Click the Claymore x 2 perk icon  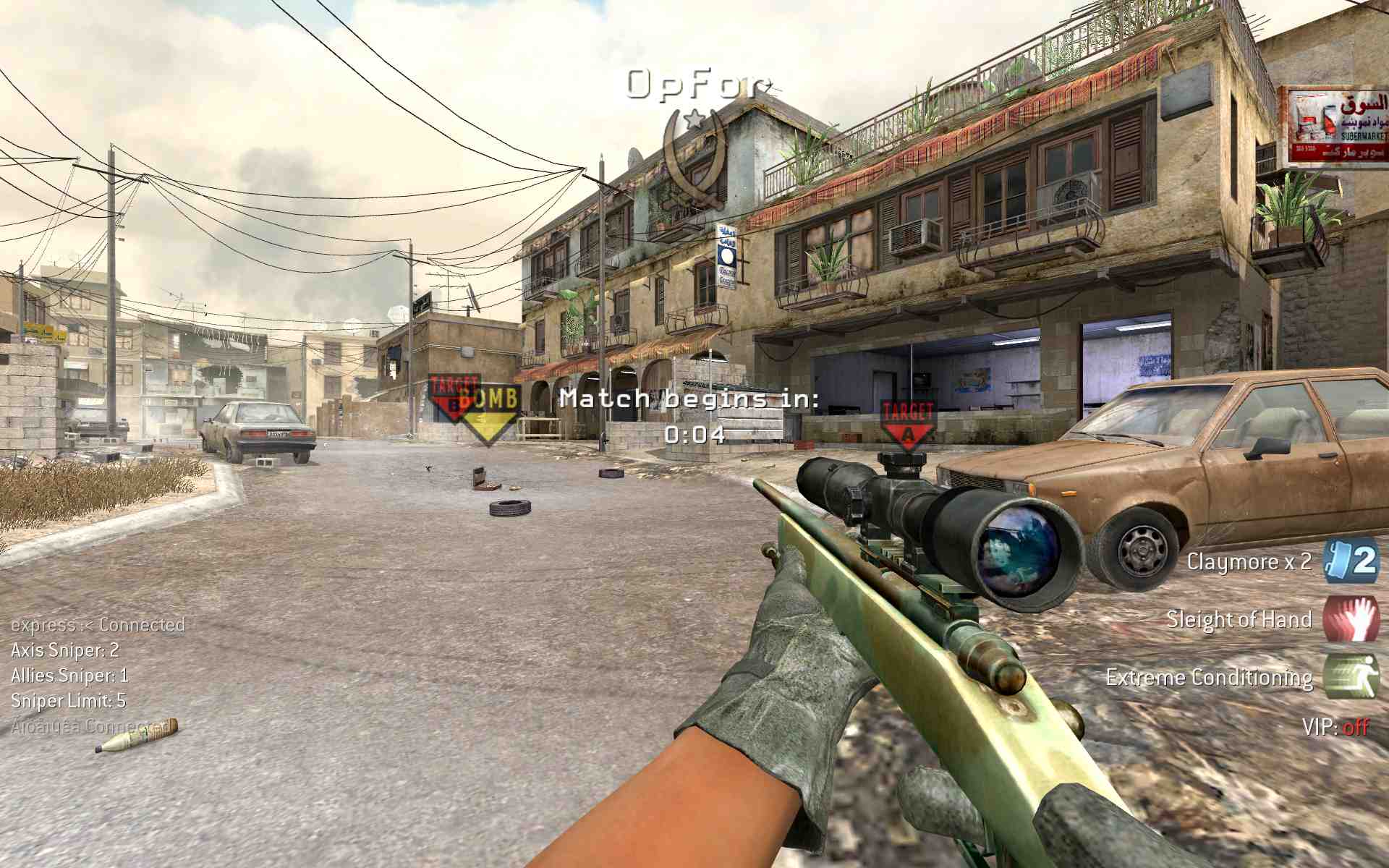(1351, 561)
